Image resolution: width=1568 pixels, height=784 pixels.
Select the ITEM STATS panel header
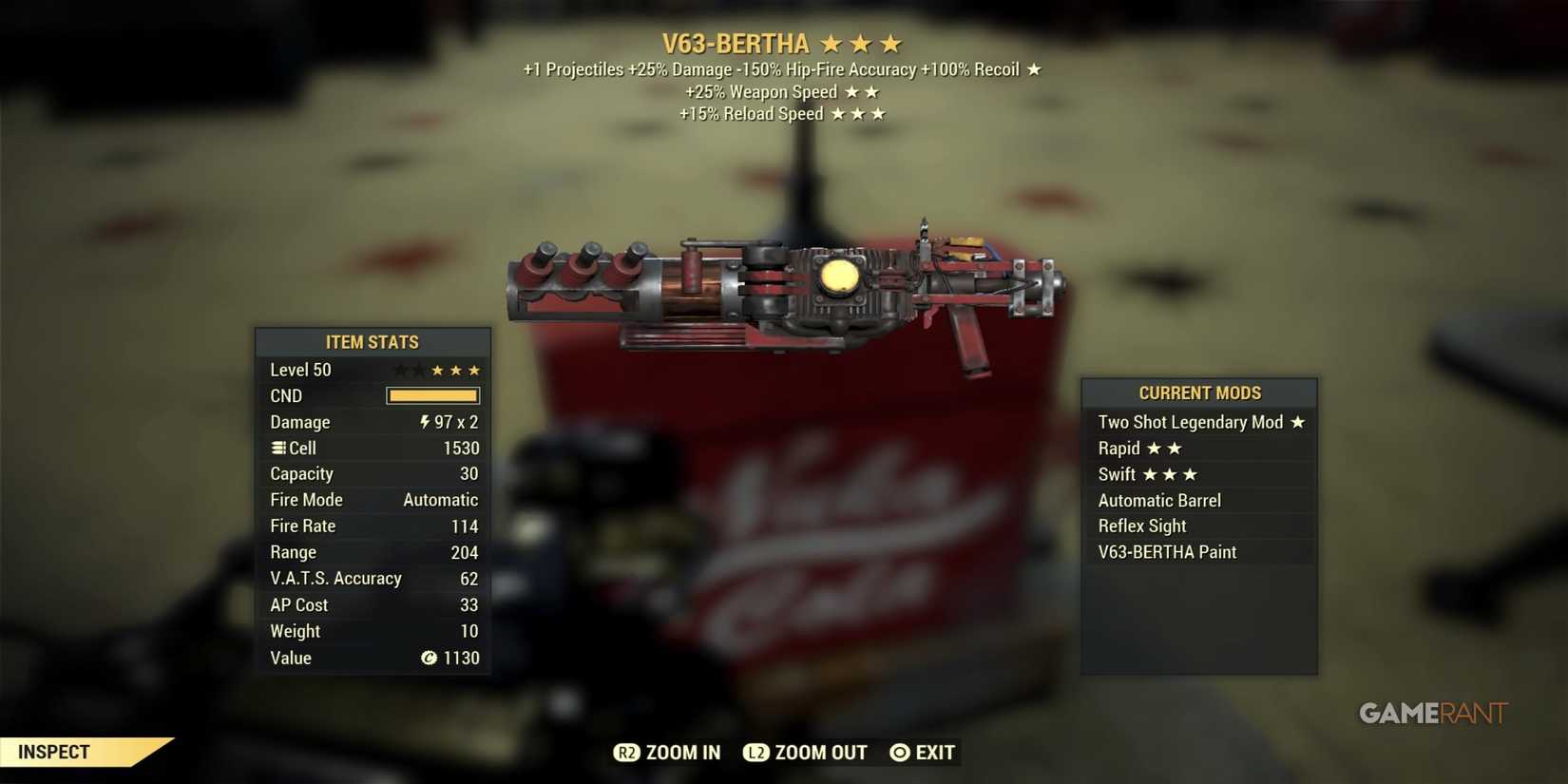tap(373, 342)
